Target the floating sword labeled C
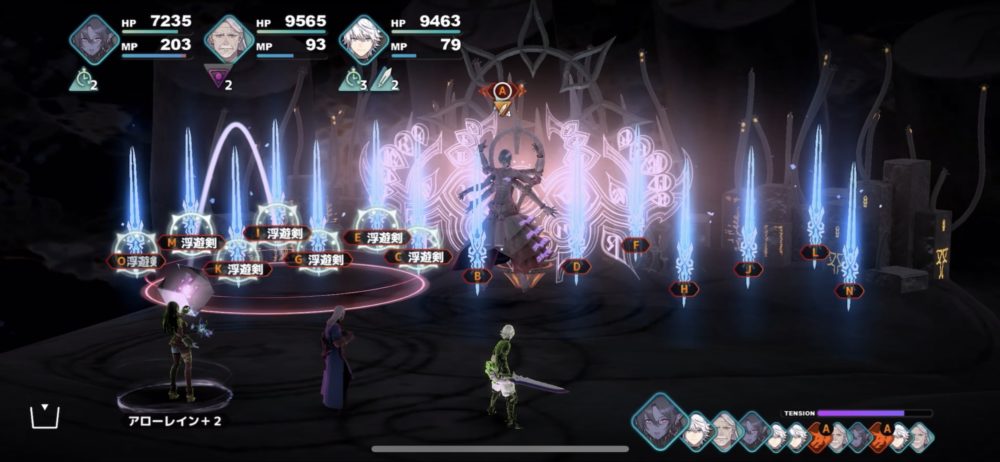Screen dimensions: 1000x462 tap(418, 256)
